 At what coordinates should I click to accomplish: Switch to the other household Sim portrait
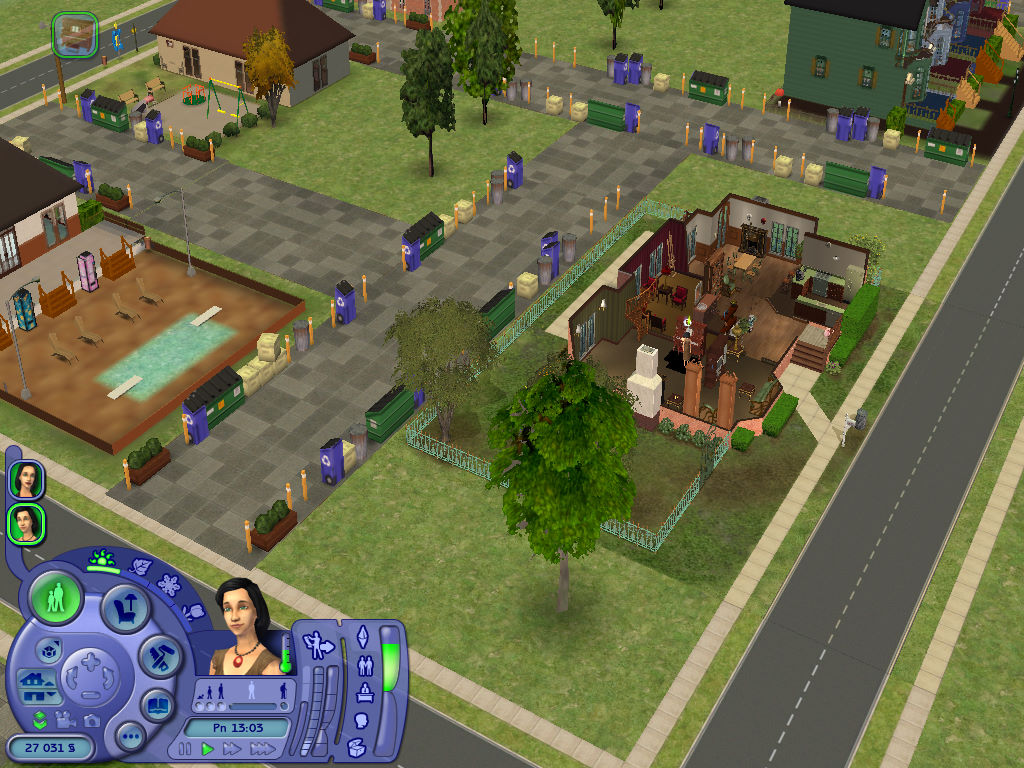tap(25, 479)
